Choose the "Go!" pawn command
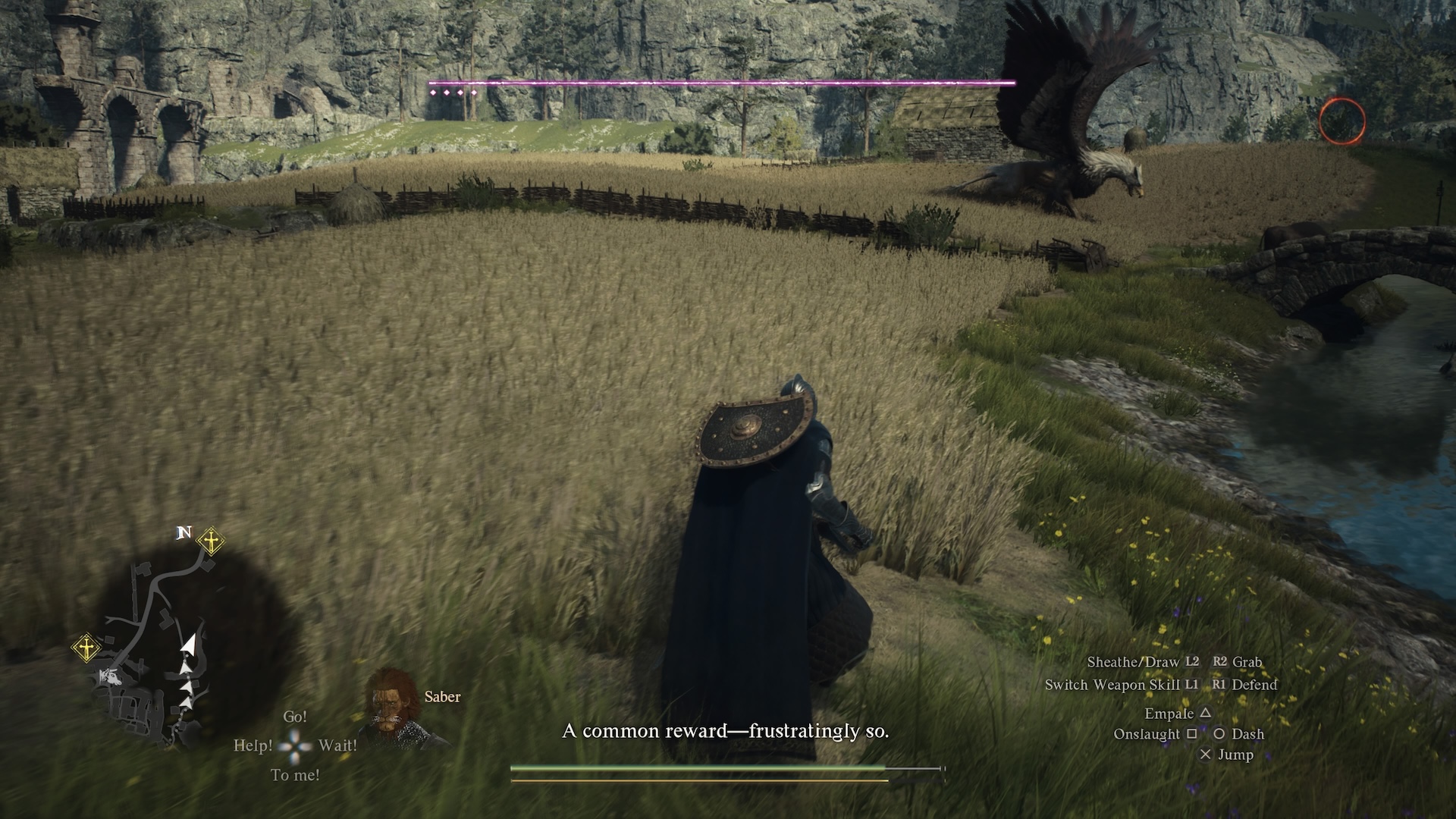The height and width of the screenshot is (819, 1456). click(x=295, y=717)
